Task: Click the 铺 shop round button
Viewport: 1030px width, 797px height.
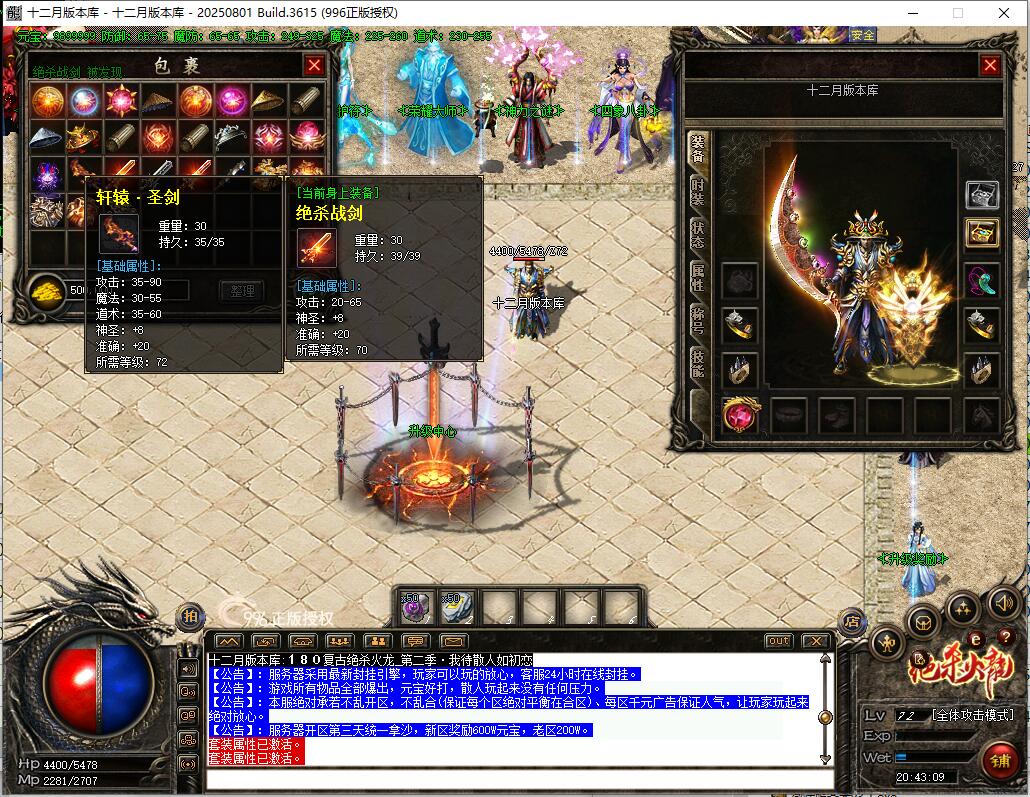Action: coord(999,759)
